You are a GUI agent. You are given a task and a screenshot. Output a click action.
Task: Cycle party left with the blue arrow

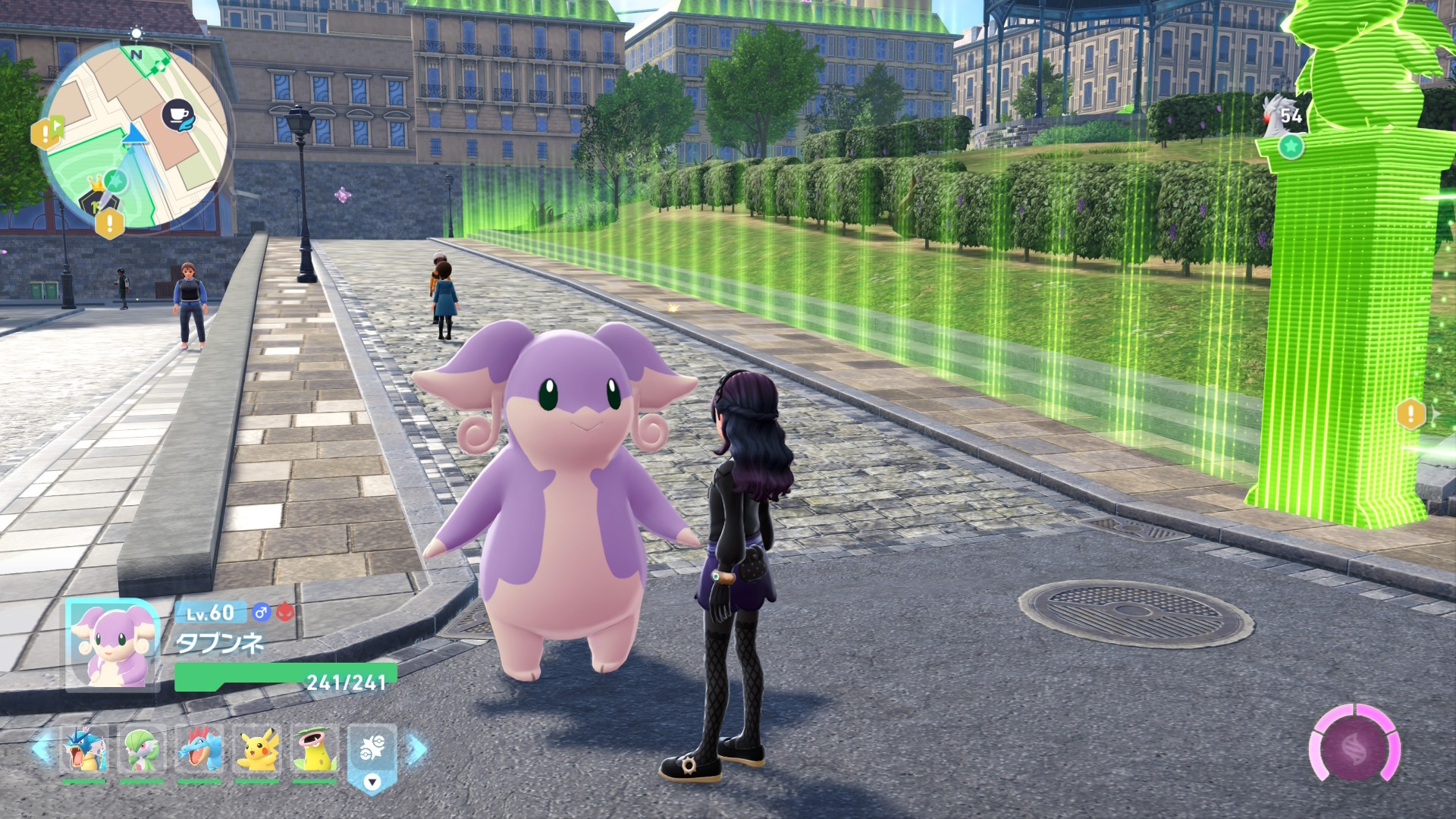pos(42,749)
